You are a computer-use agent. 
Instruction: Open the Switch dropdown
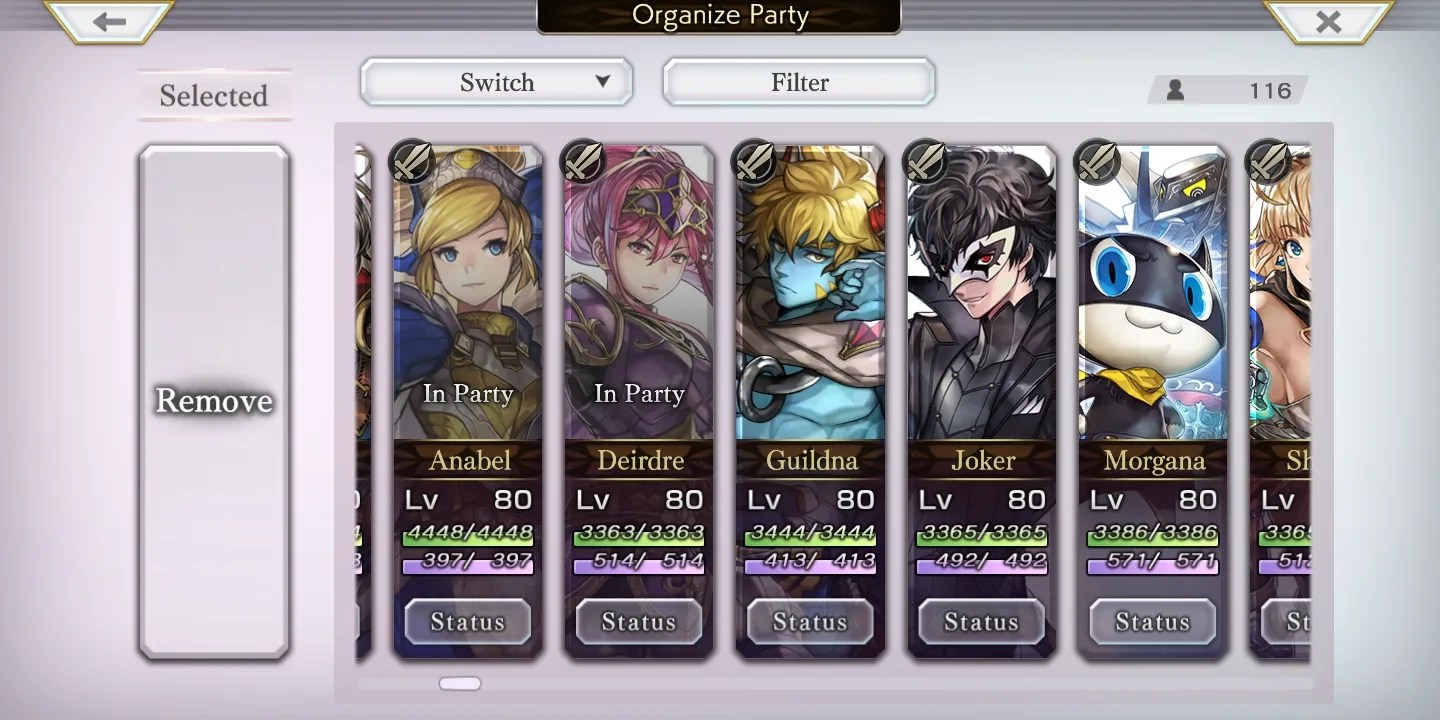pyautogui.click(x=496, y=82)
